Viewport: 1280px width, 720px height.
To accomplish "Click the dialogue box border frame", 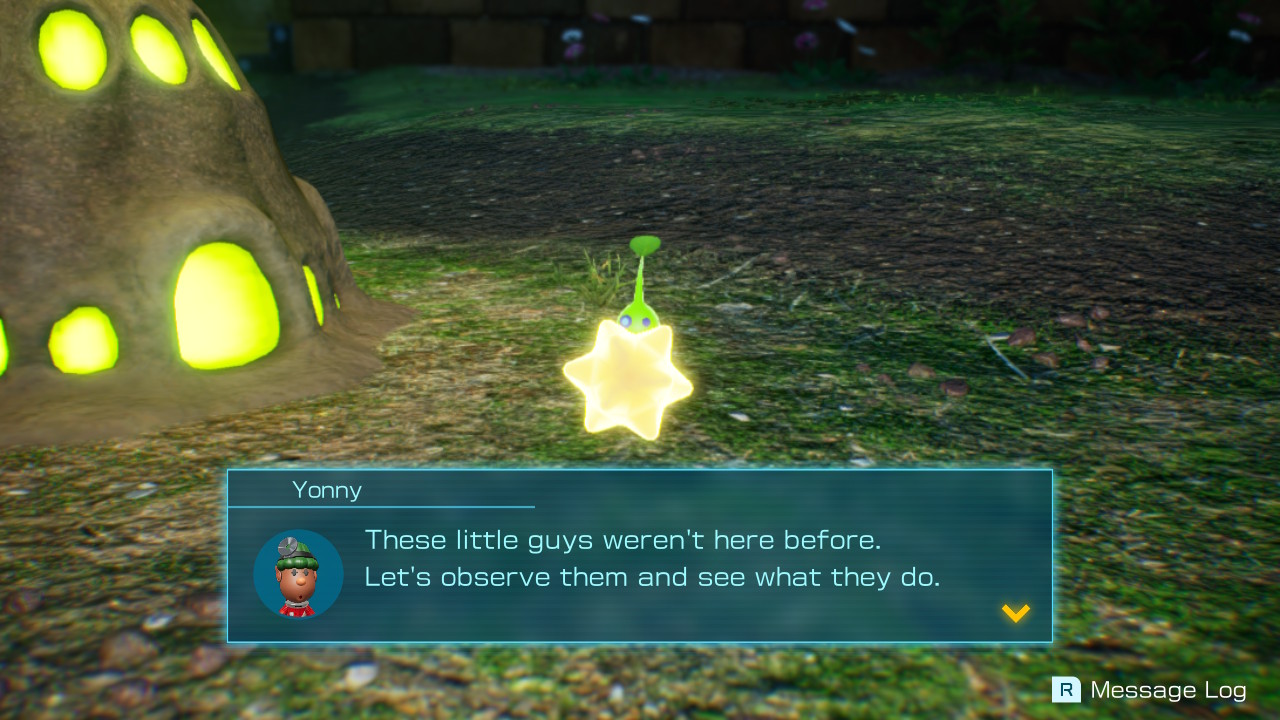I will point(640,470).
